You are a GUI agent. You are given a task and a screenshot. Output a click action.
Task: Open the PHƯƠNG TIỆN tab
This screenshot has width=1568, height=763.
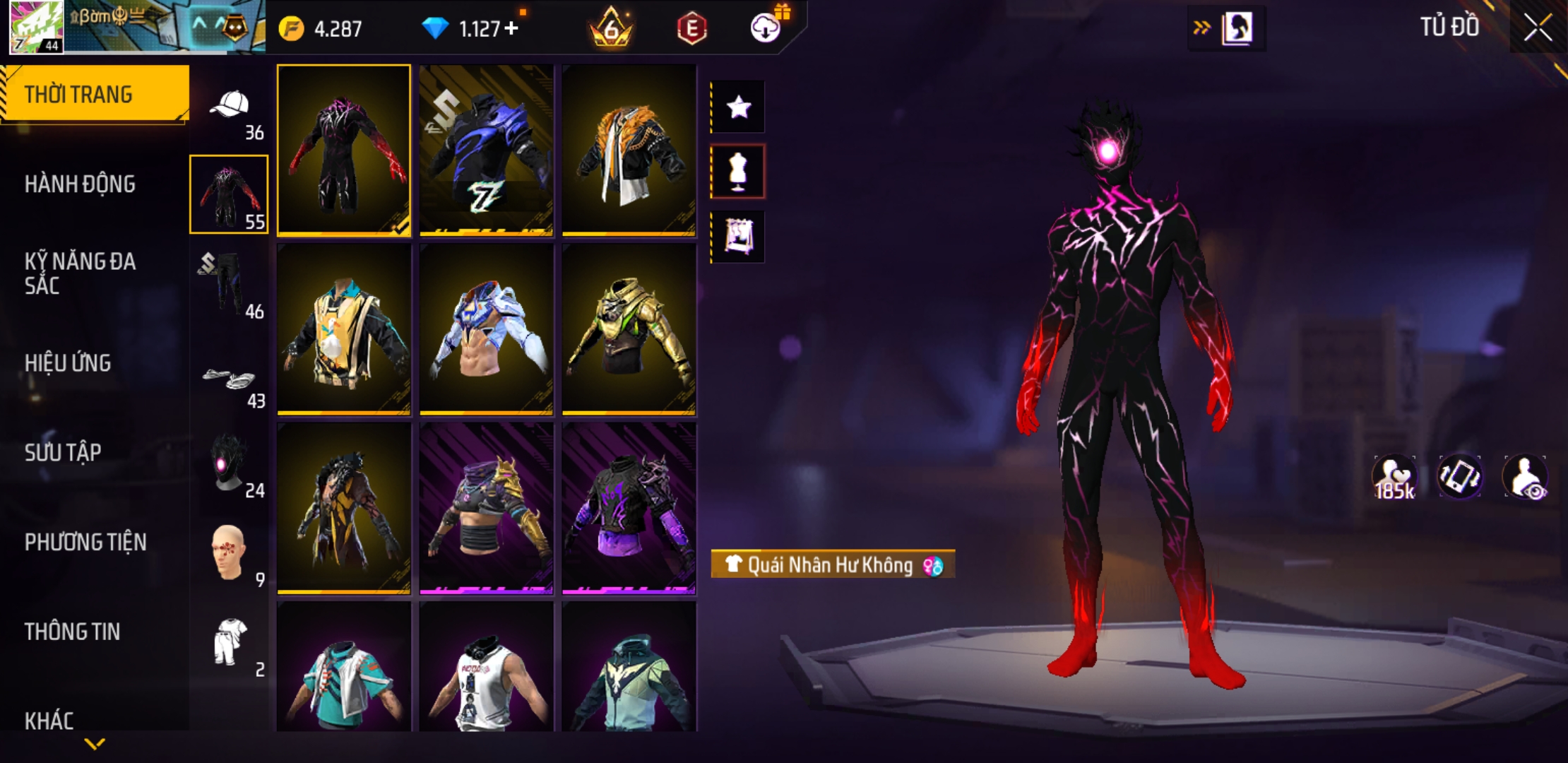point(85,542)
